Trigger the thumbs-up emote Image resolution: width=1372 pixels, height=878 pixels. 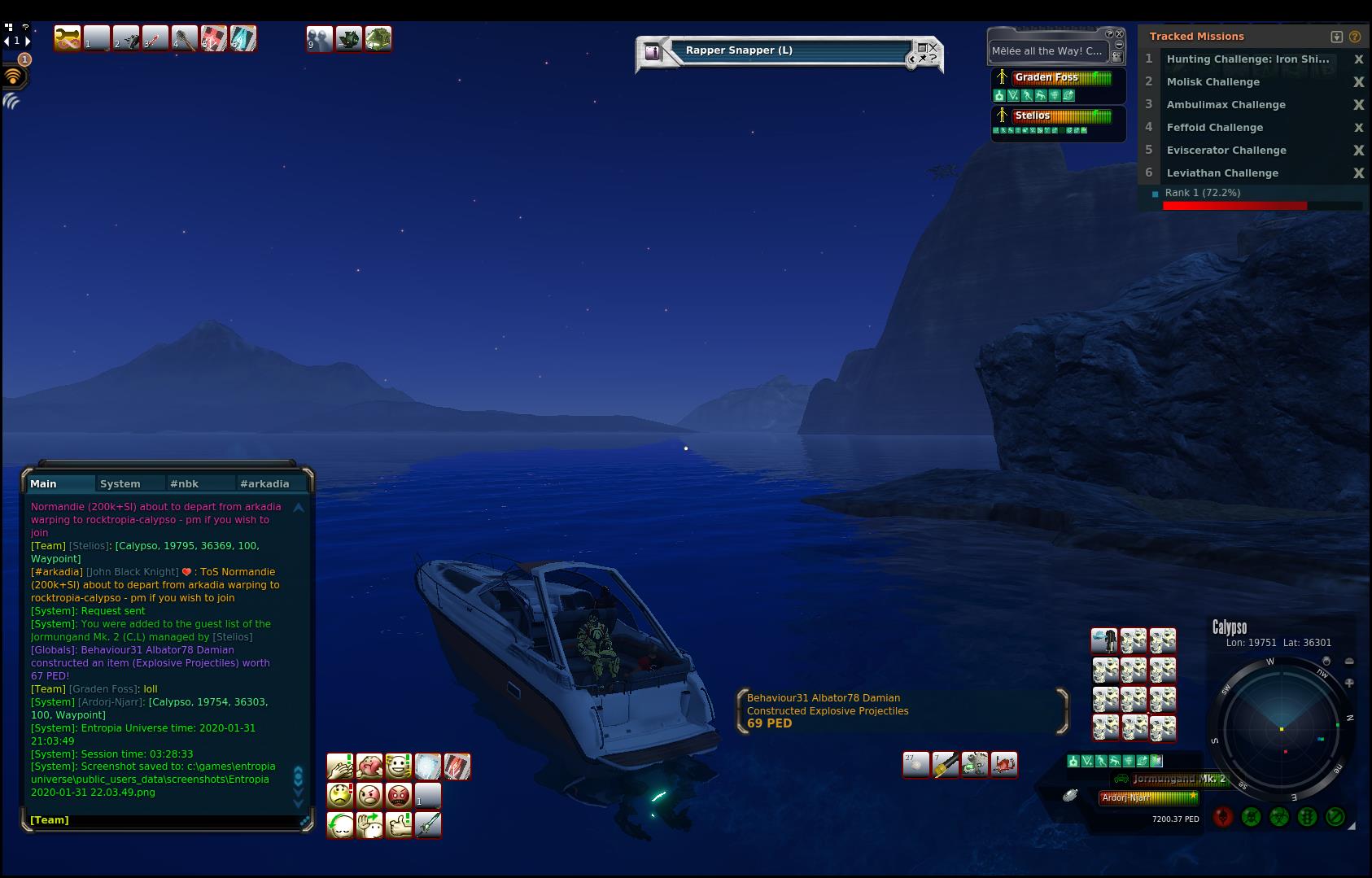point(399,825)
